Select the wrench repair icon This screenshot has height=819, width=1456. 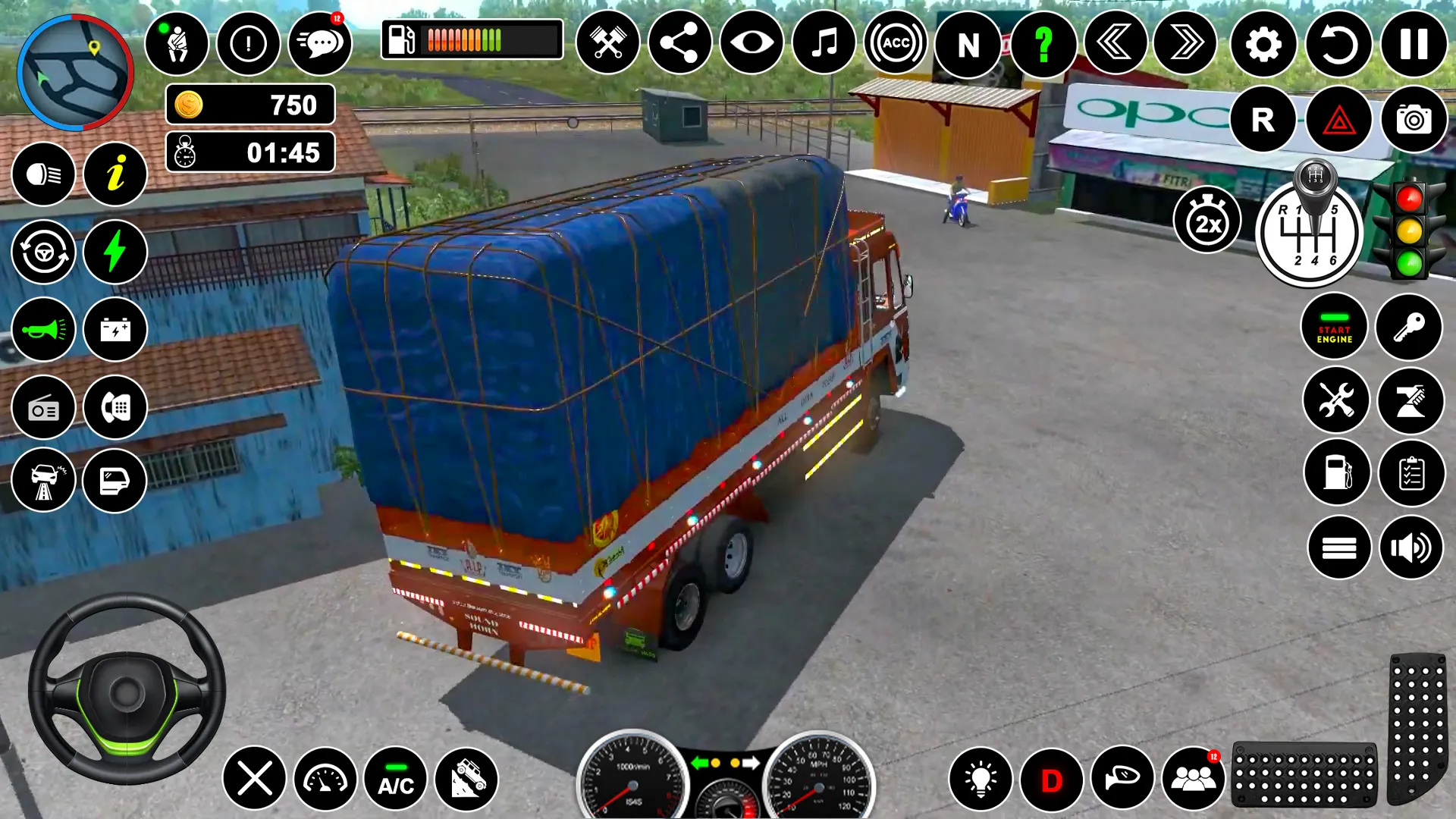point(1336,400)
